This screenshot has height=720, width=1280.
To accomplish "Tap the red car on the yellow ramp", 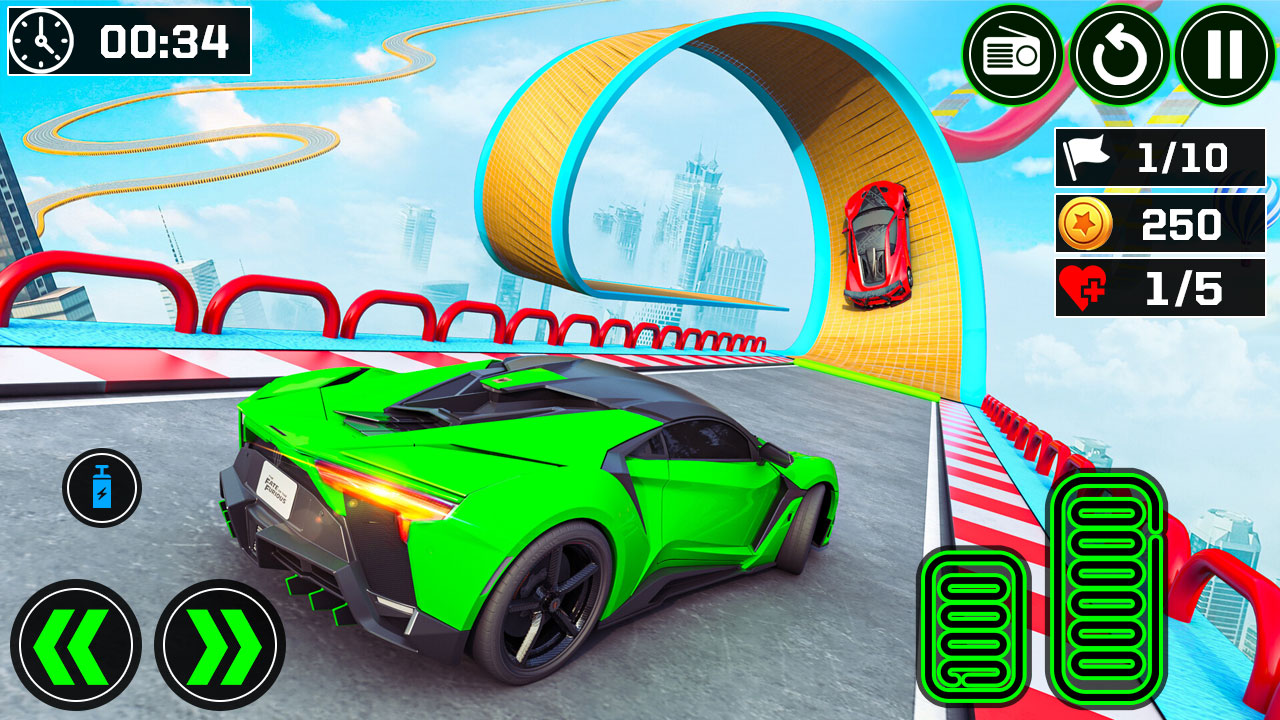I will click(x=879, y=240).
